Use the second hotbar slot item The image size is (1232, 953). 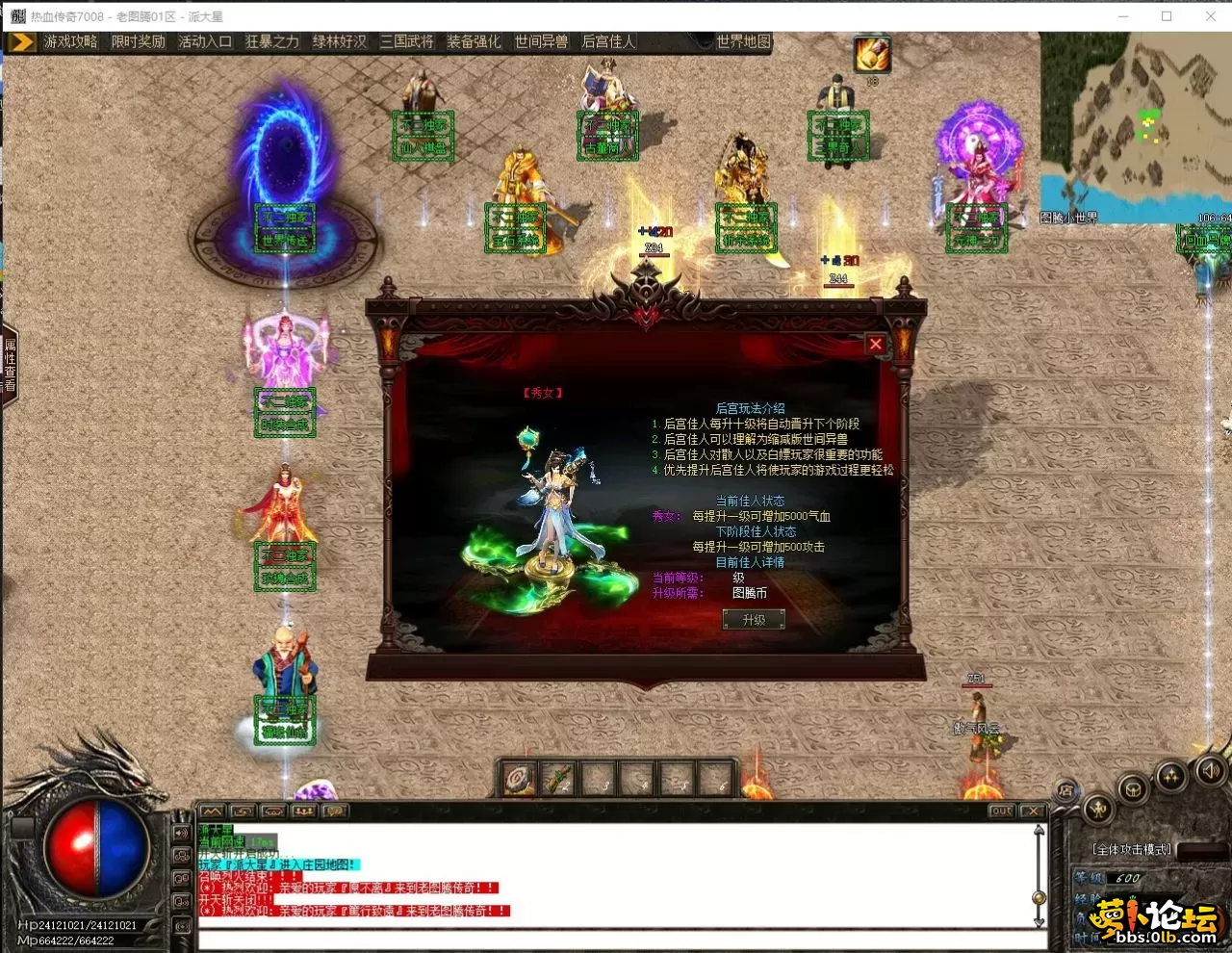point(558,779)
